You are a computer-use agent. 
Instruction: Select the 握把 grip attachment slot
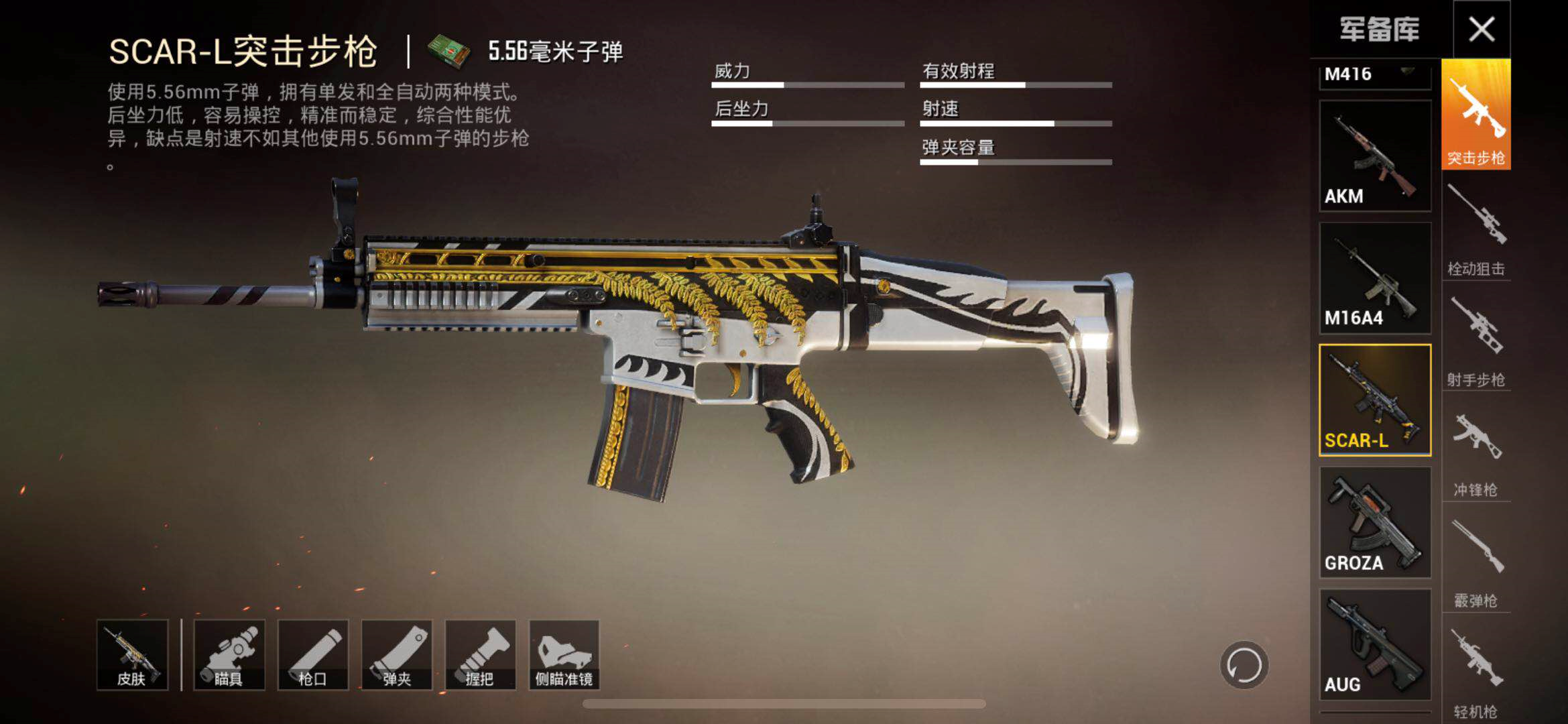point(481,655)
